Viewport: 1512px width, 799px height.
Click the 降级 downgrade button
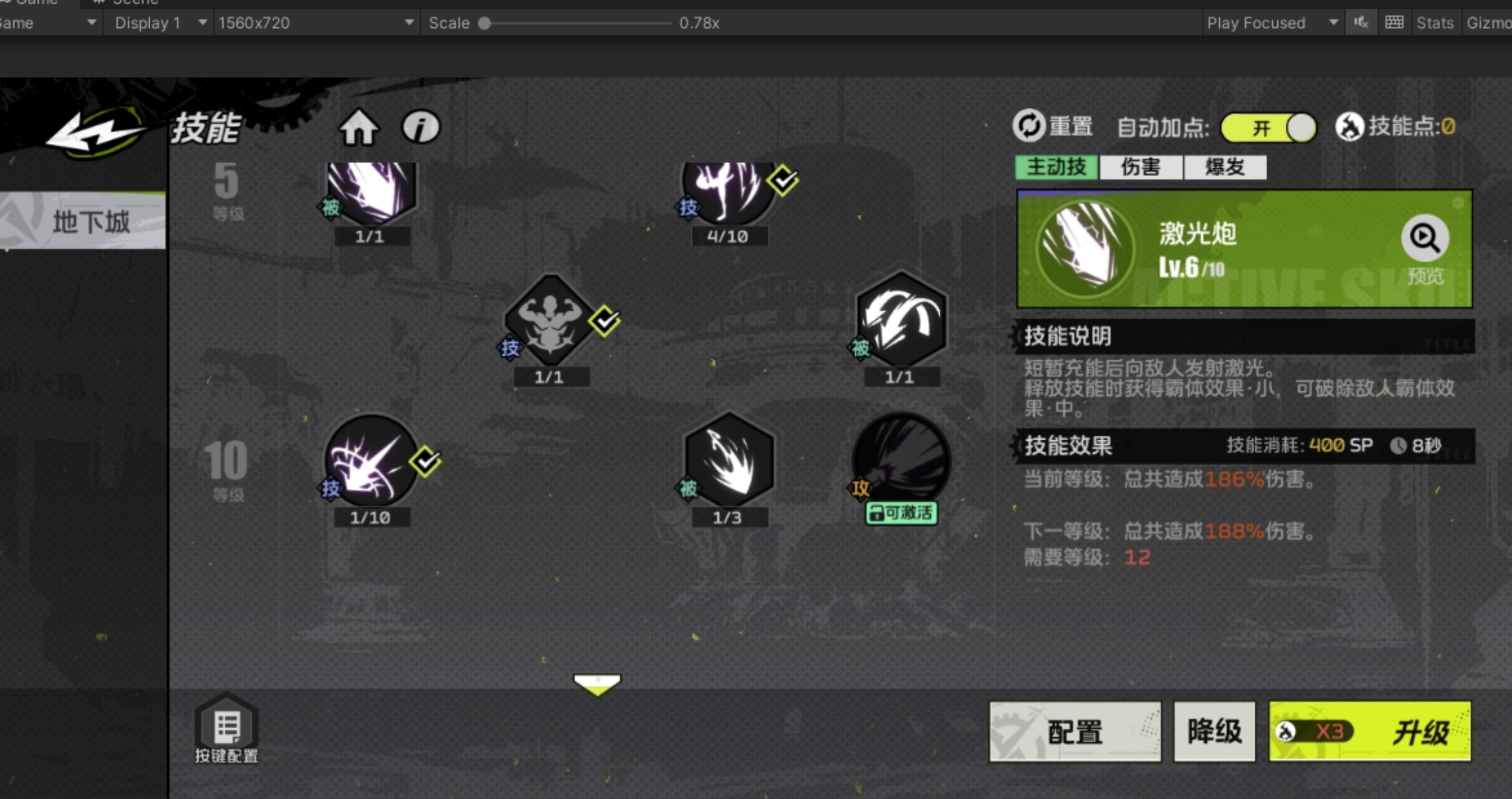click(1214, 731)
